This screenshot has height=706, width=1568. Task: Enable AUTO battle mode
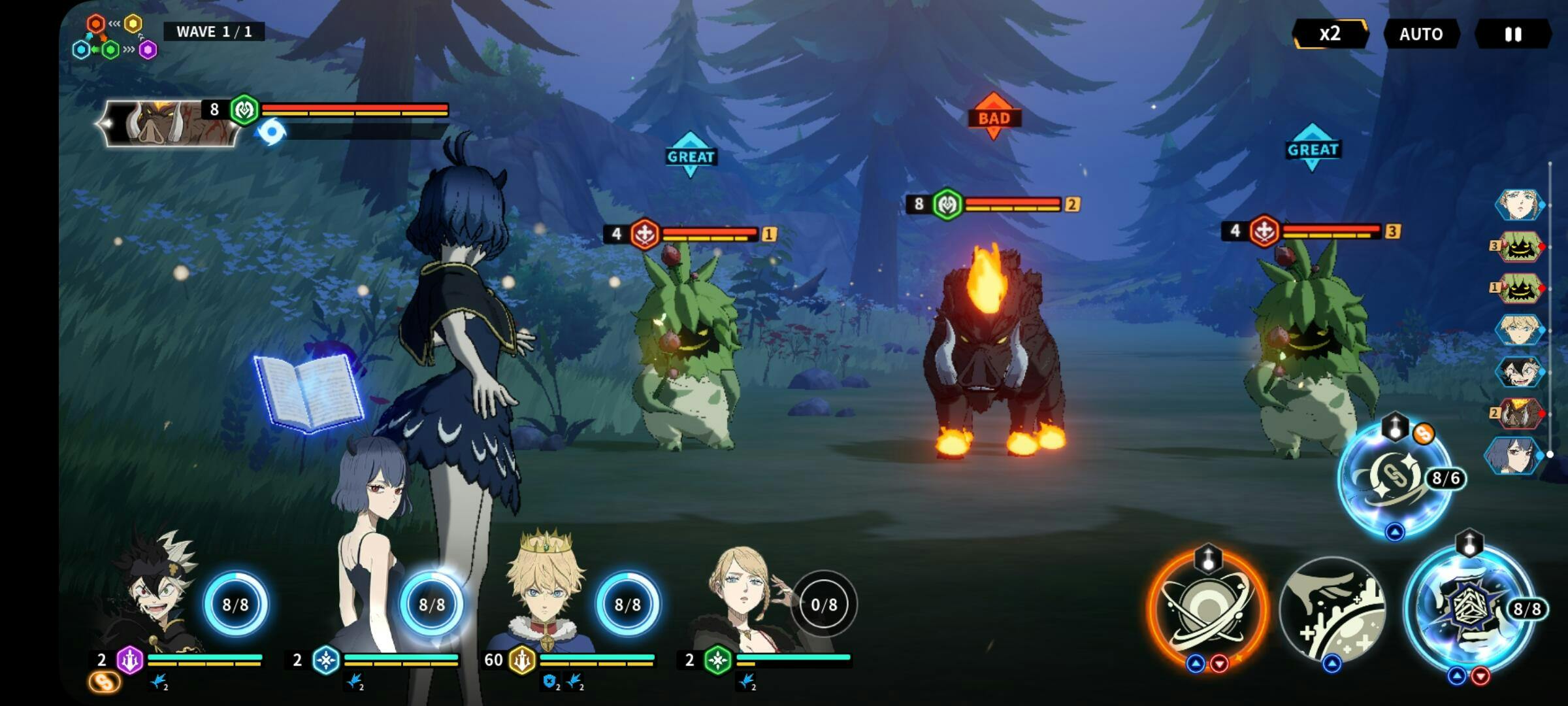tap(1421, 34)
